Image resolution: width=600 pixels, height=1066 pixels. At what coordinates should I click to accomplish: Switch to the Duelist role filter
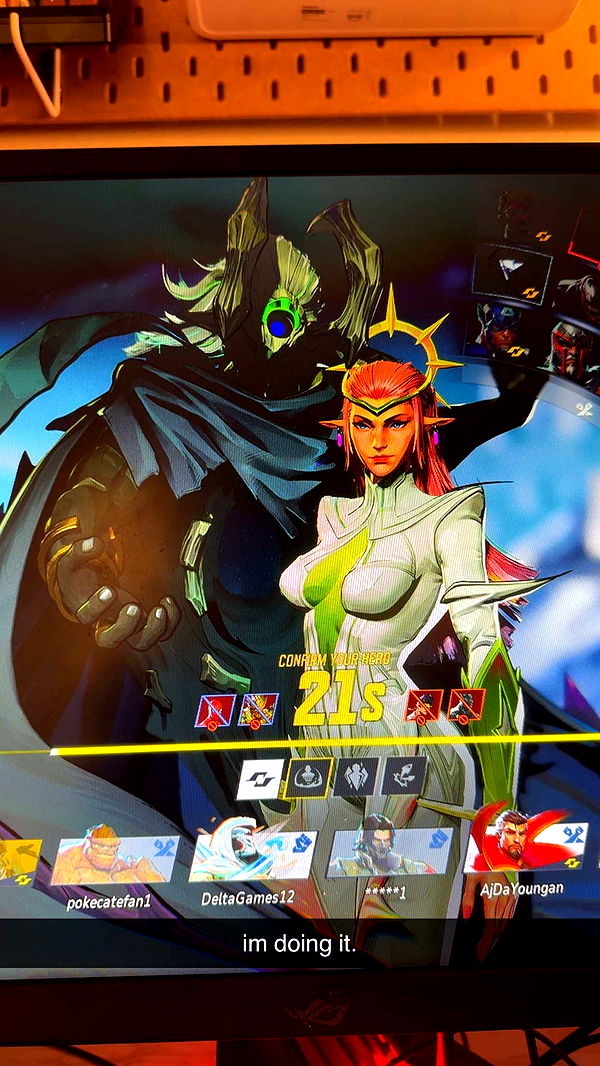[403, 774]
